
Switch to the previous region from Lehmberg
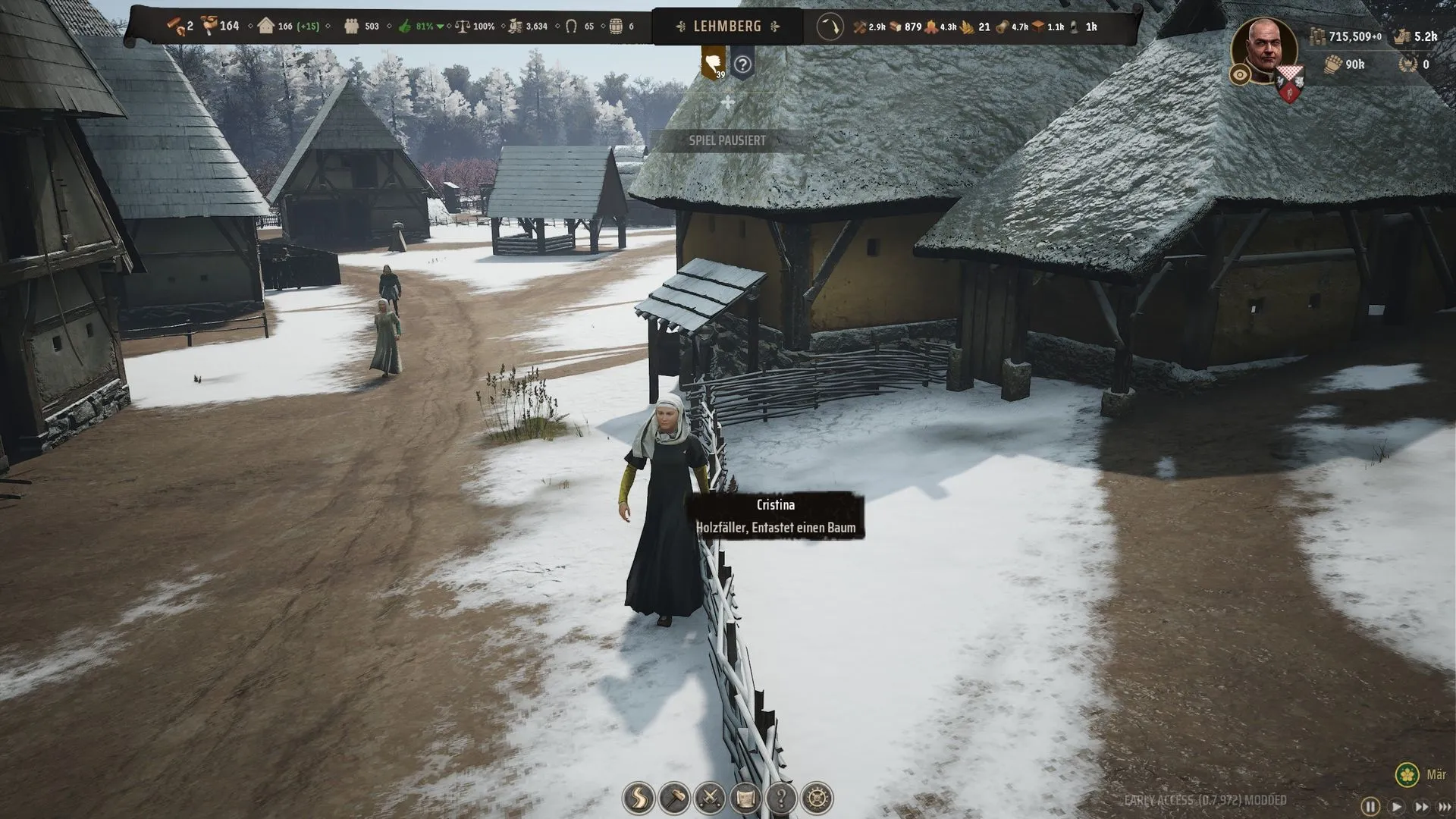click(x=680, y=27)
